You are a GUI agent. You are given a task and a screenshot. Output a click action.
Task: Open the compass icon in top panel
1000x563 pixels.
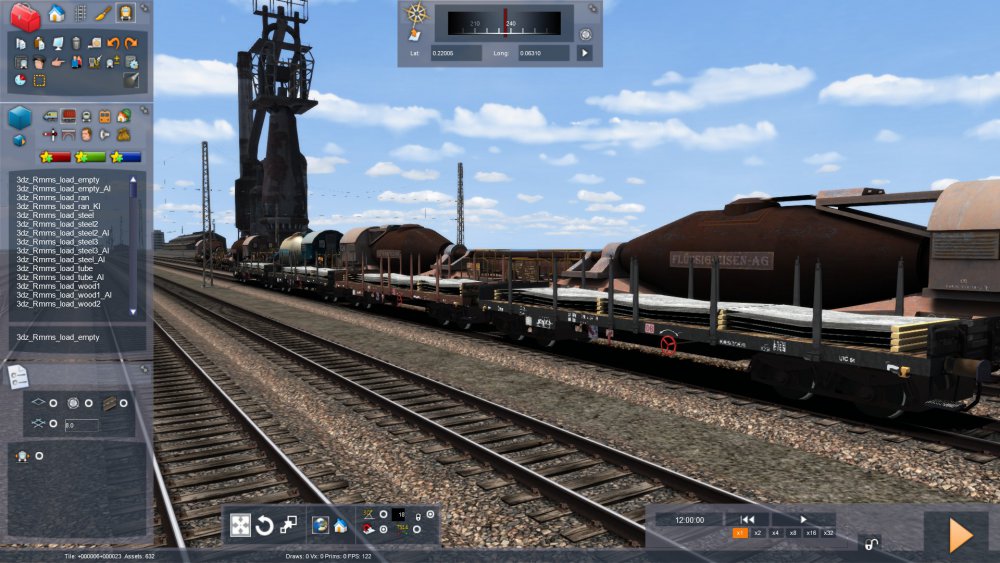point(417,13)
